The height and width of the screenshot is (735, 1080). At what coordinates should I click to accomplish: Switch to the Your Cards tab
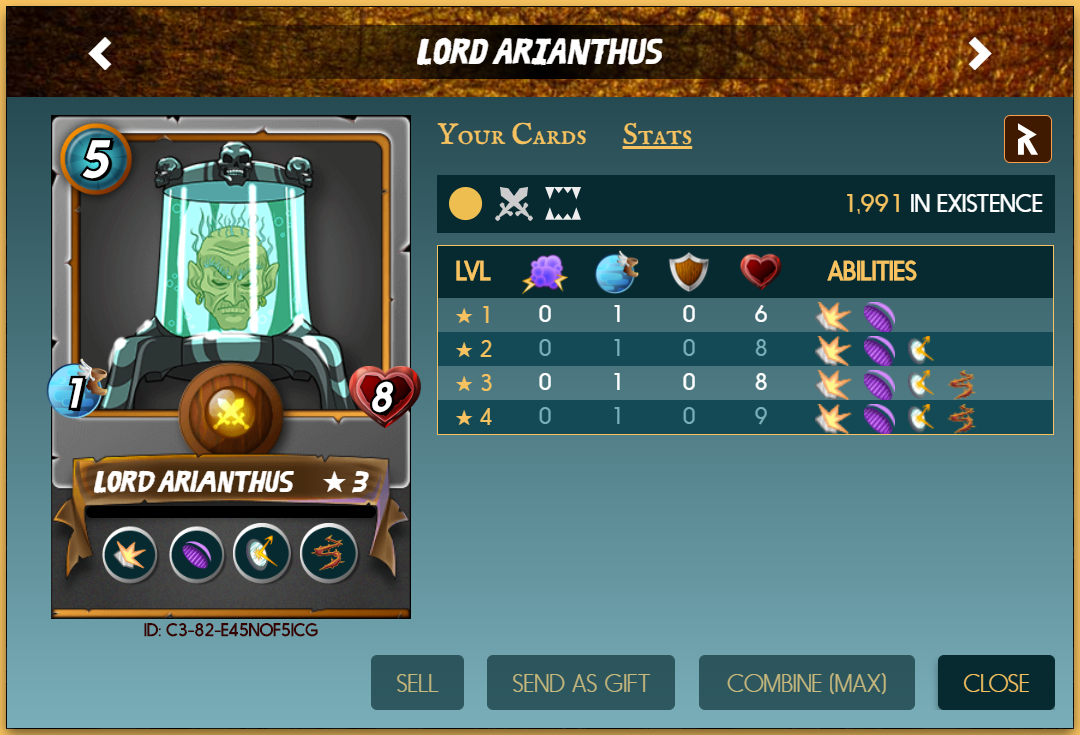tap(512, 135)
